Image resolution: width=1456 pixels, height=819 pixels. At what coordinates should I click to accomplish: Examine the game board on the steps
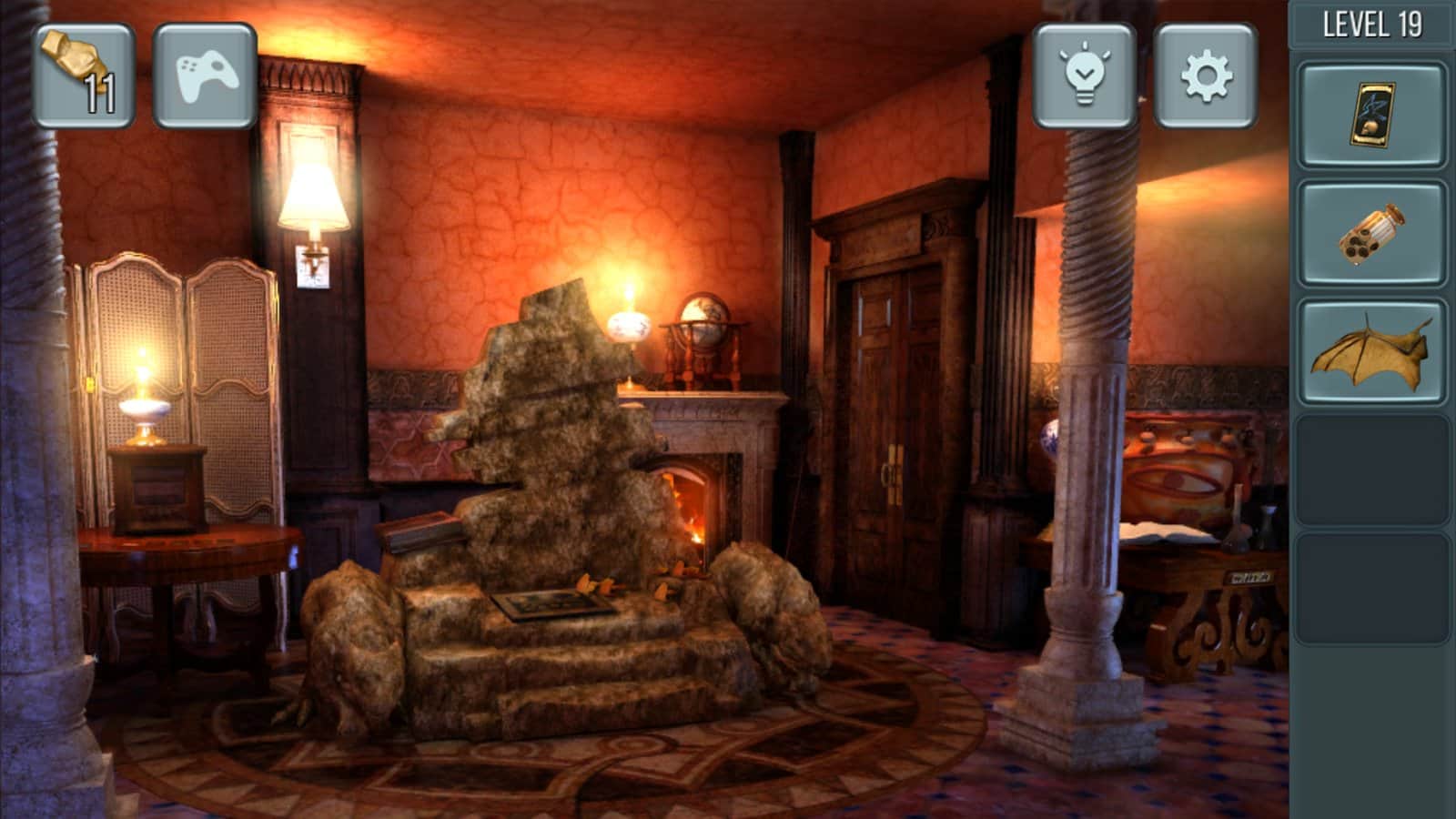coord(555,603)
